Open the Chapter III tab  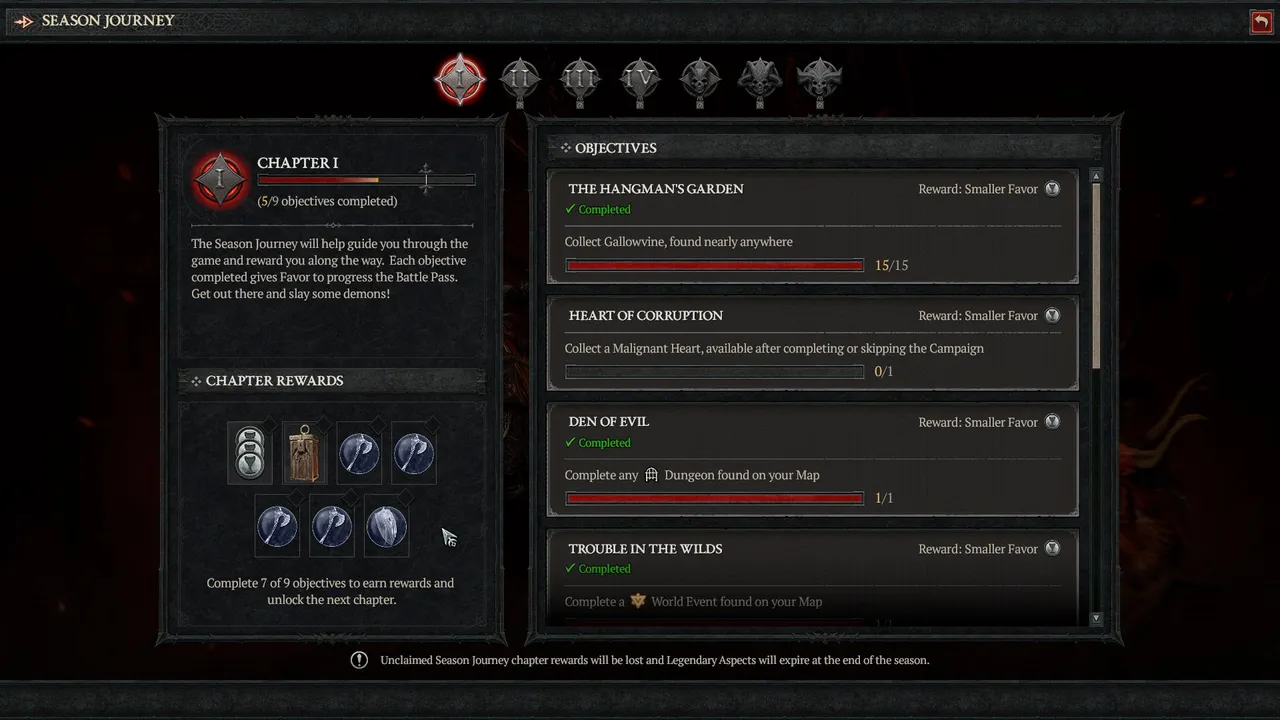[580, 78]
